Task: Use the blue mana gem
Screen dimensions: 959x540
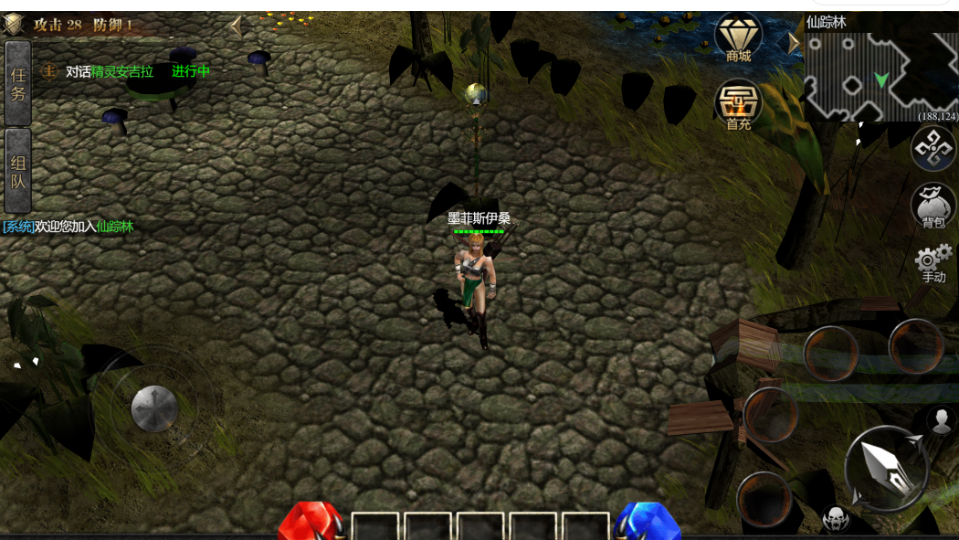Action: [x=646, y=521]
